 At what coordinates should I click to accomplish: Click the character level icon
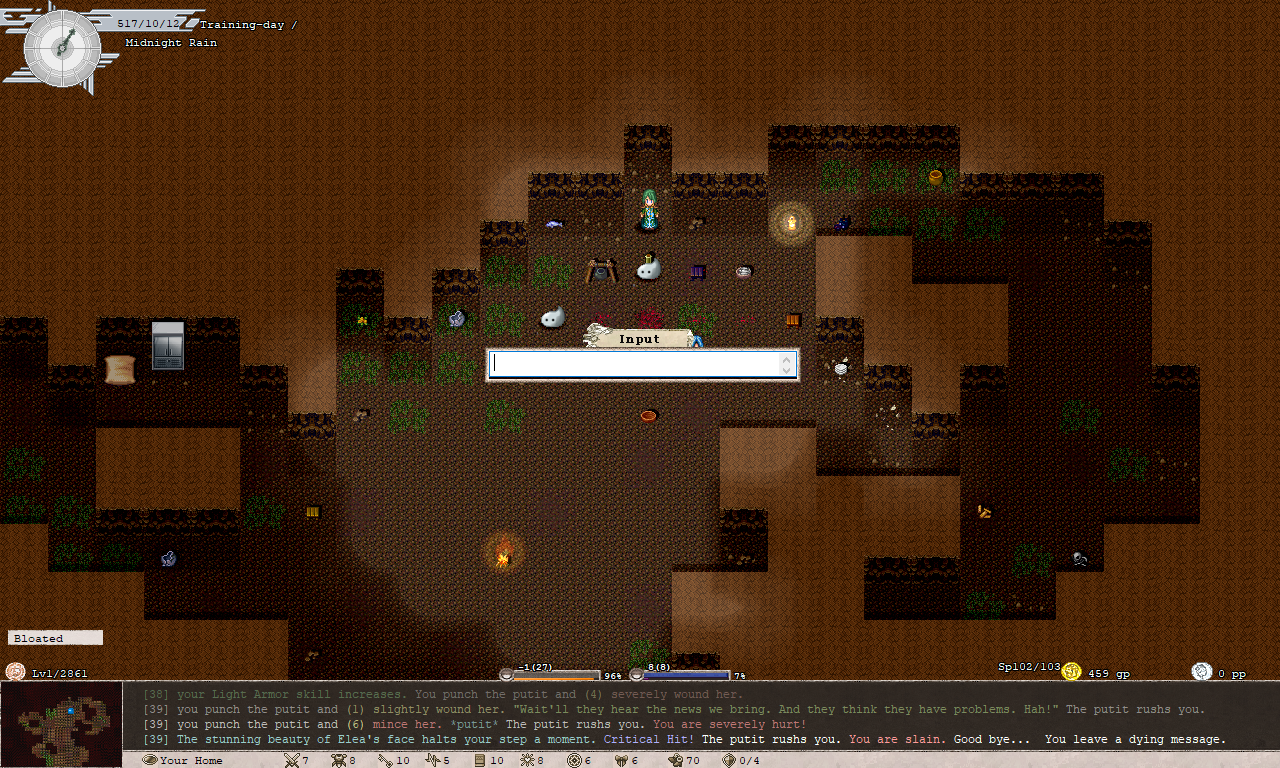[15, 672]
